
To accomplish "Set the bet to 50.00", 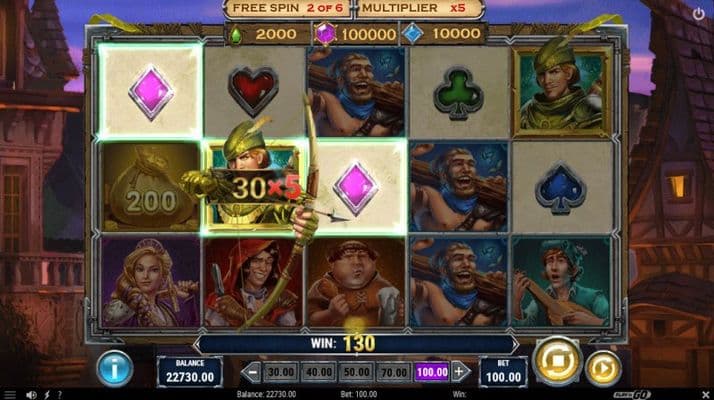I will [356, 371].
